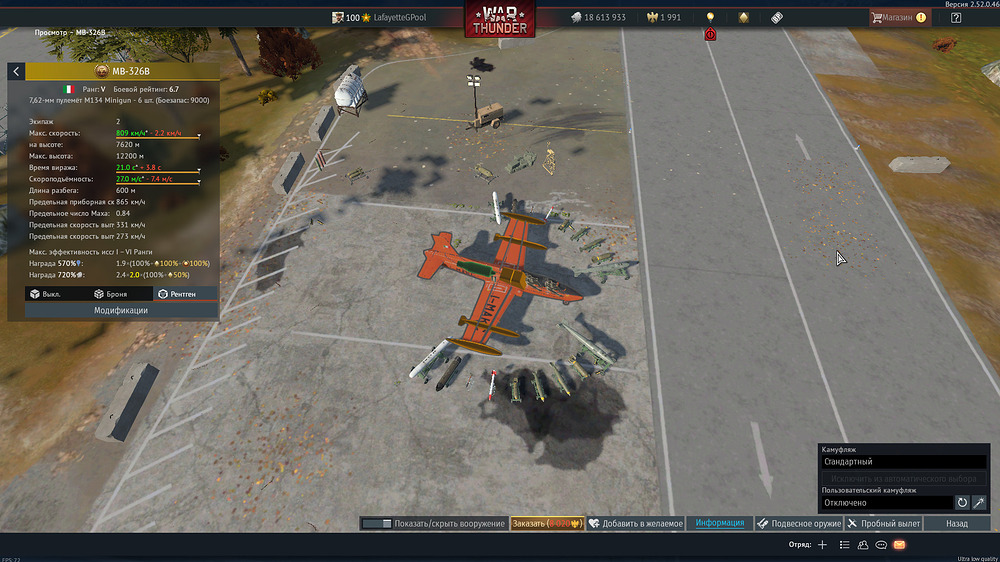The height and width of the screenshot is (562, 1000).
Task: Start a Пробный вылет test flight
Action: [x=883, y=523]
